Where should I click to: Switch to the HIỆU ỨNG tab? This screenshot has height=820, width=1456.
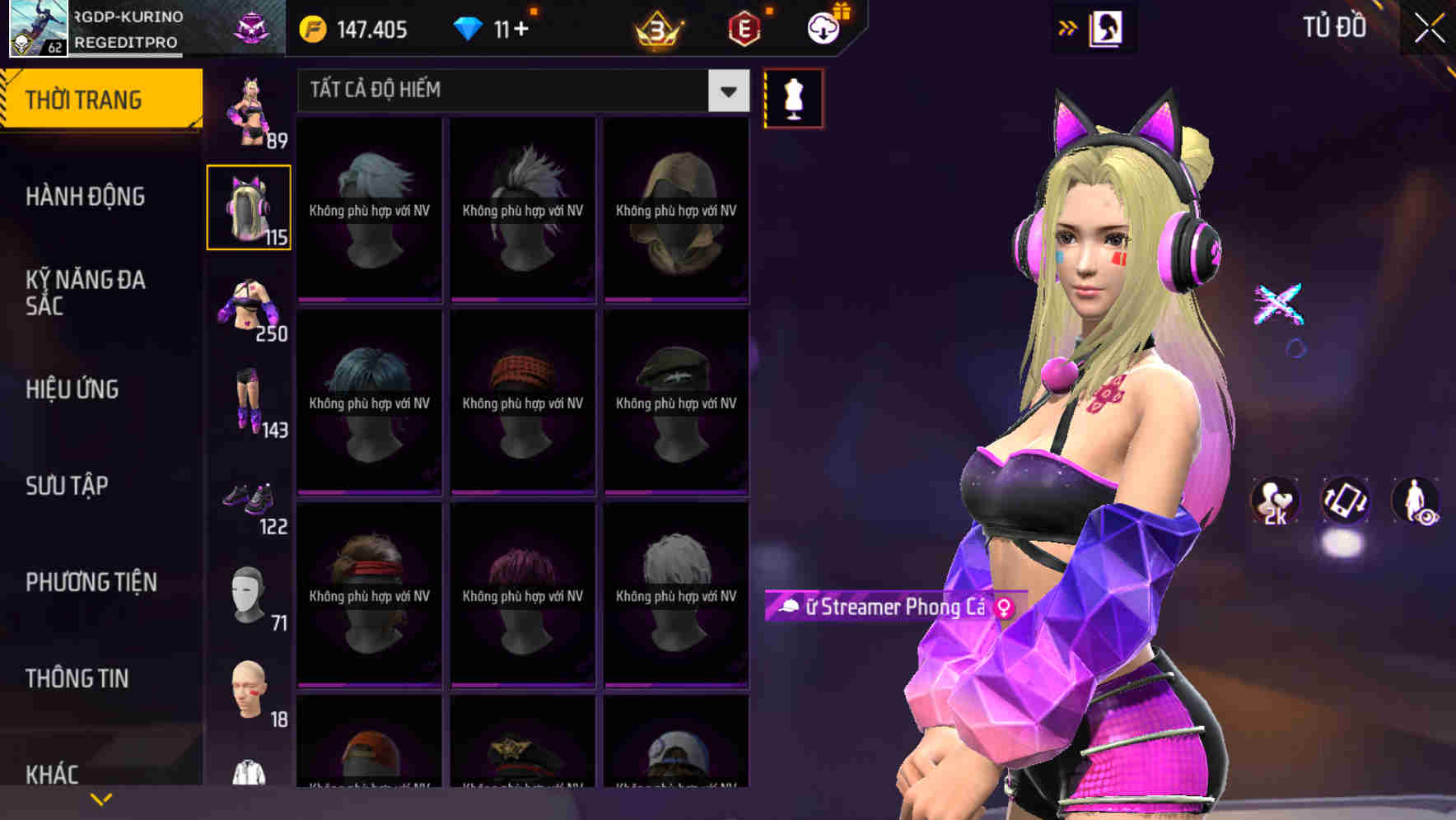(72, 389)
